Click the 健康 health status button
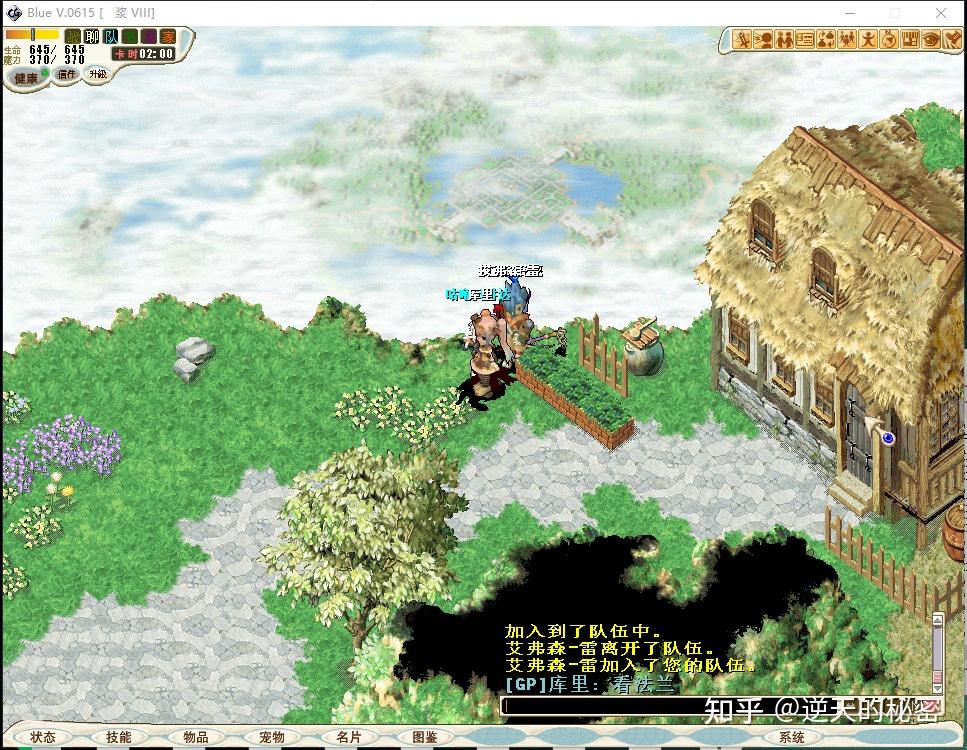The width and height of the screenshot is (967, 750). (27, 77)
